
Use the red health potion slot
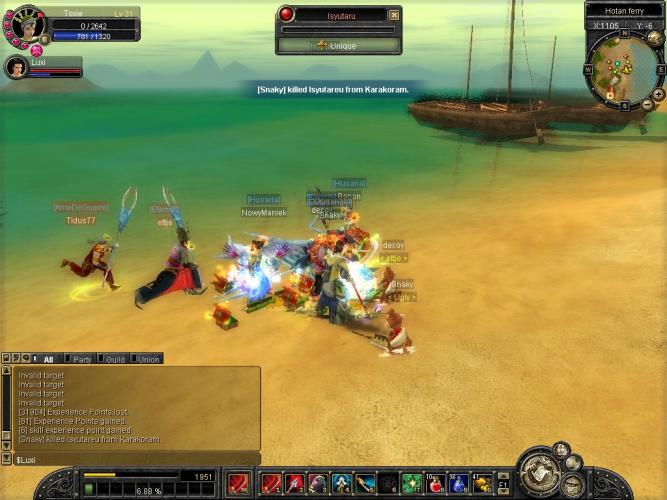click(x=436, y=484)
